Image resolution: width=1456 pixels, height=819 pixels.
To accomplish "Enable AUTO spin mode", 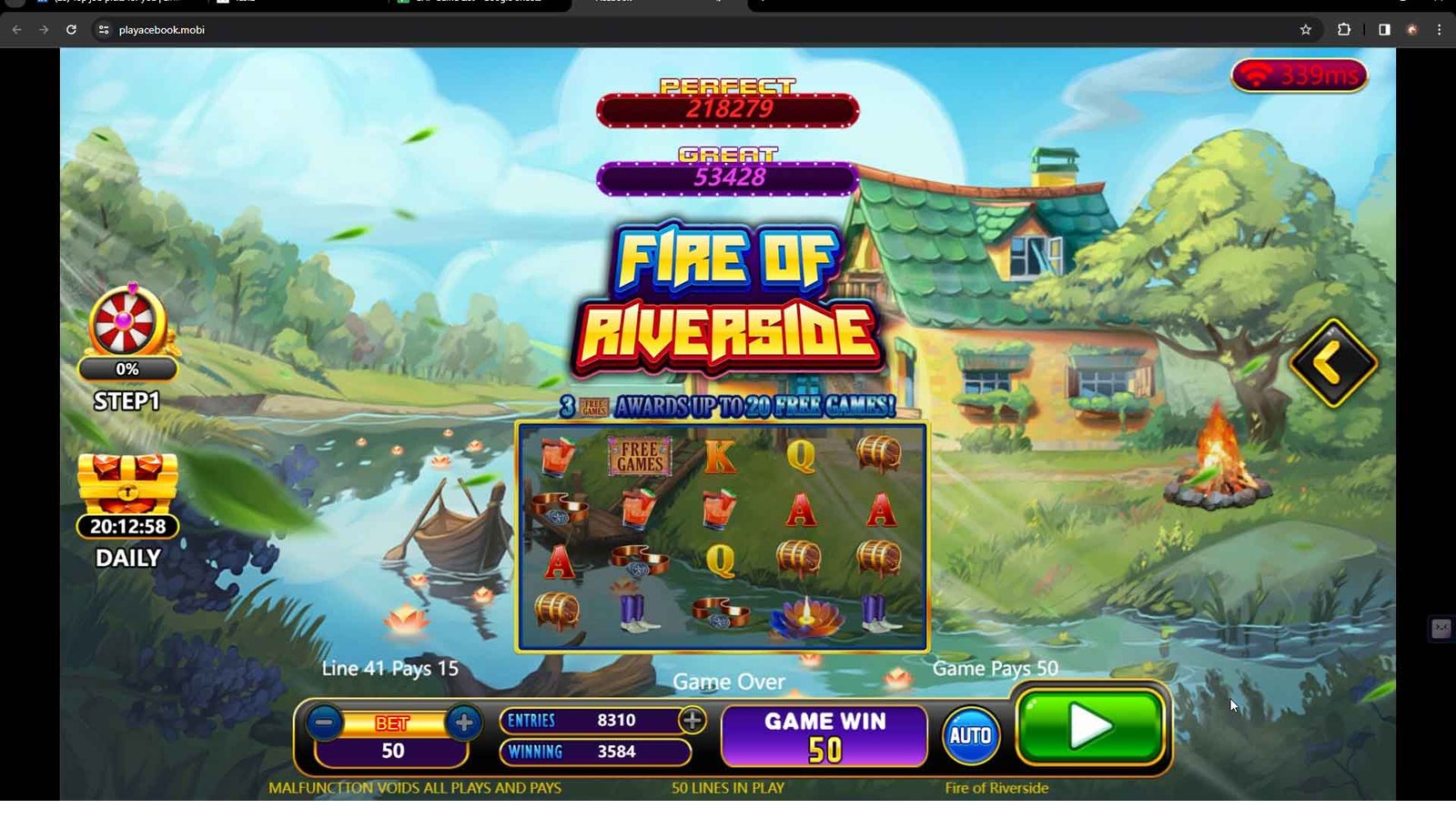I will tap(970, 735).
